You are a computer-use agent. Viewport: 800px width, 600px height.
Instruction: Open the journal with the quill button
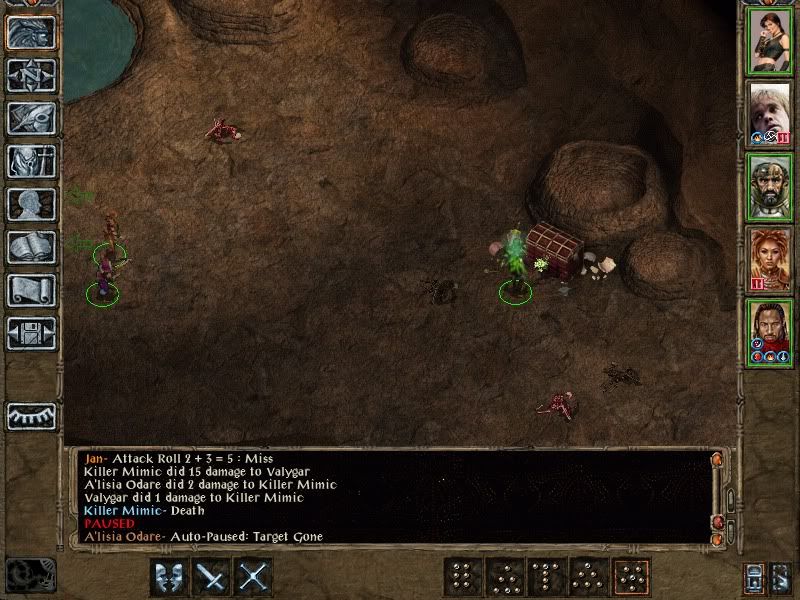coord(31,118)
